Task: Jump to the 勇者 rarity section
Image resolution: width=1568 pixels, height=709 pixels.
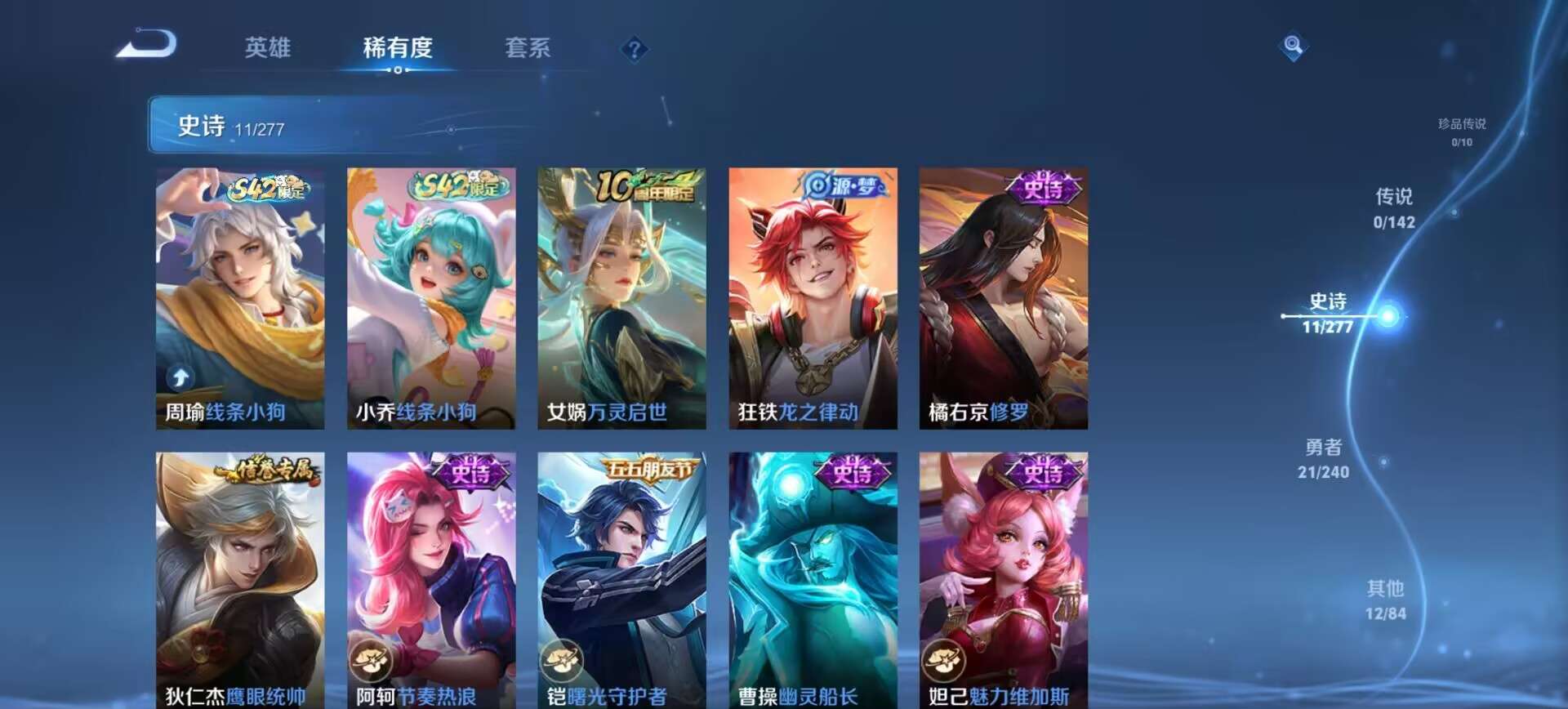Action: pyautogui.click(x=1323, y=458)
